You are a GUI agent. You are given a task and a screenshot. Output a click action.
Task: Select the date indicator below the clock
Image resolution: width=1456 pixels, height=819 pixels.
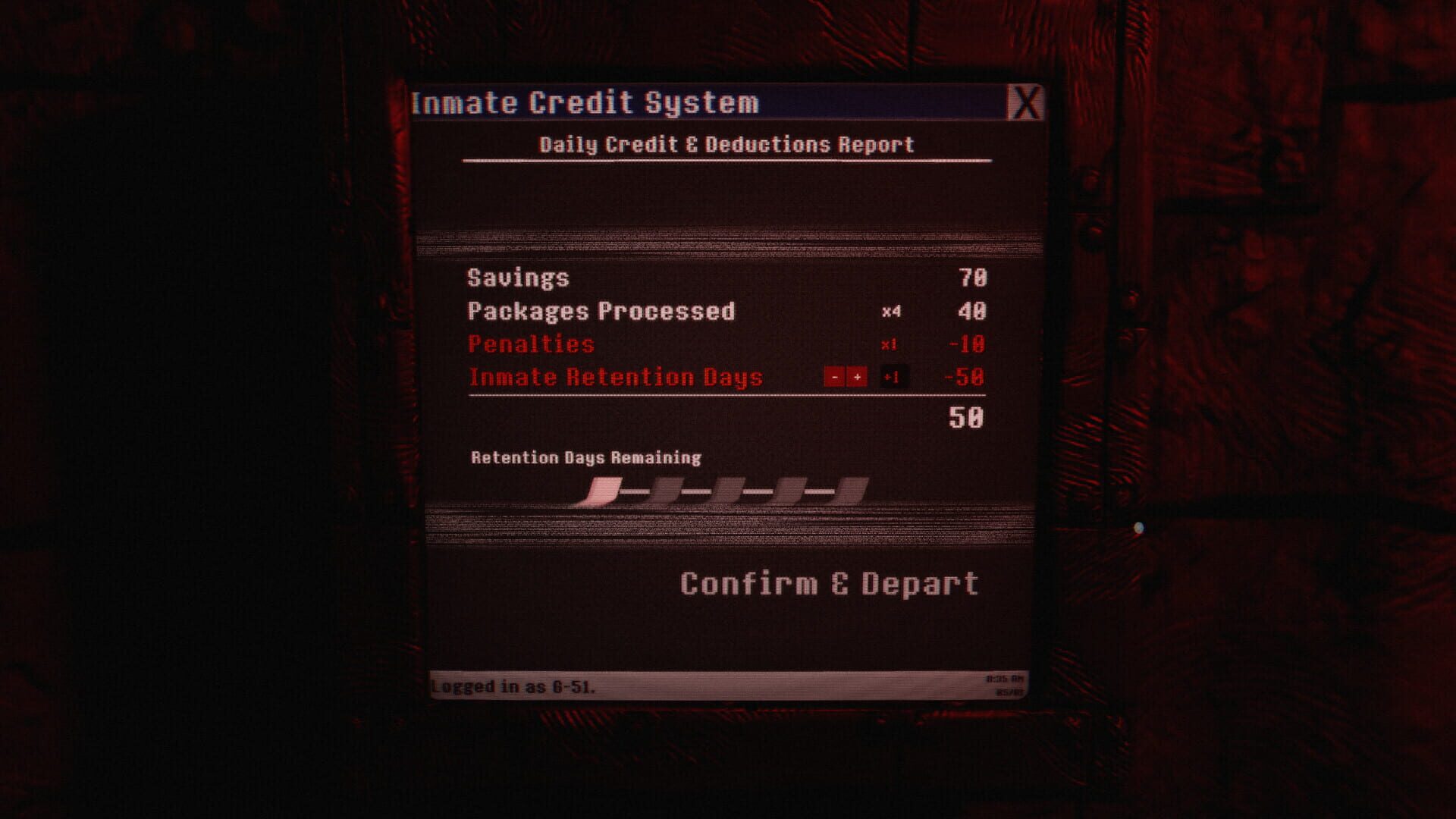[x=1009, y=692]
